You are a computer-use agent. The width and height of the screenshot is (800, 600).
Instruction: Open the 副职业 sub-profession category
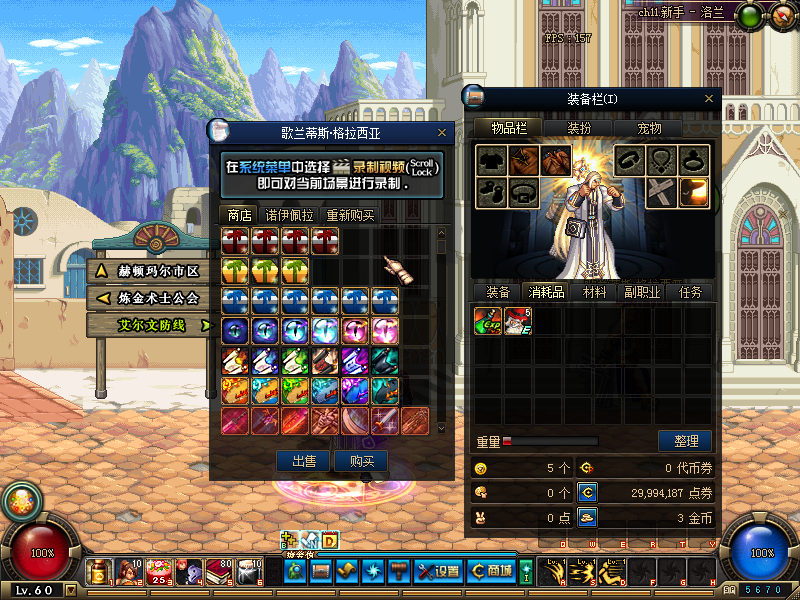point(642,292)
